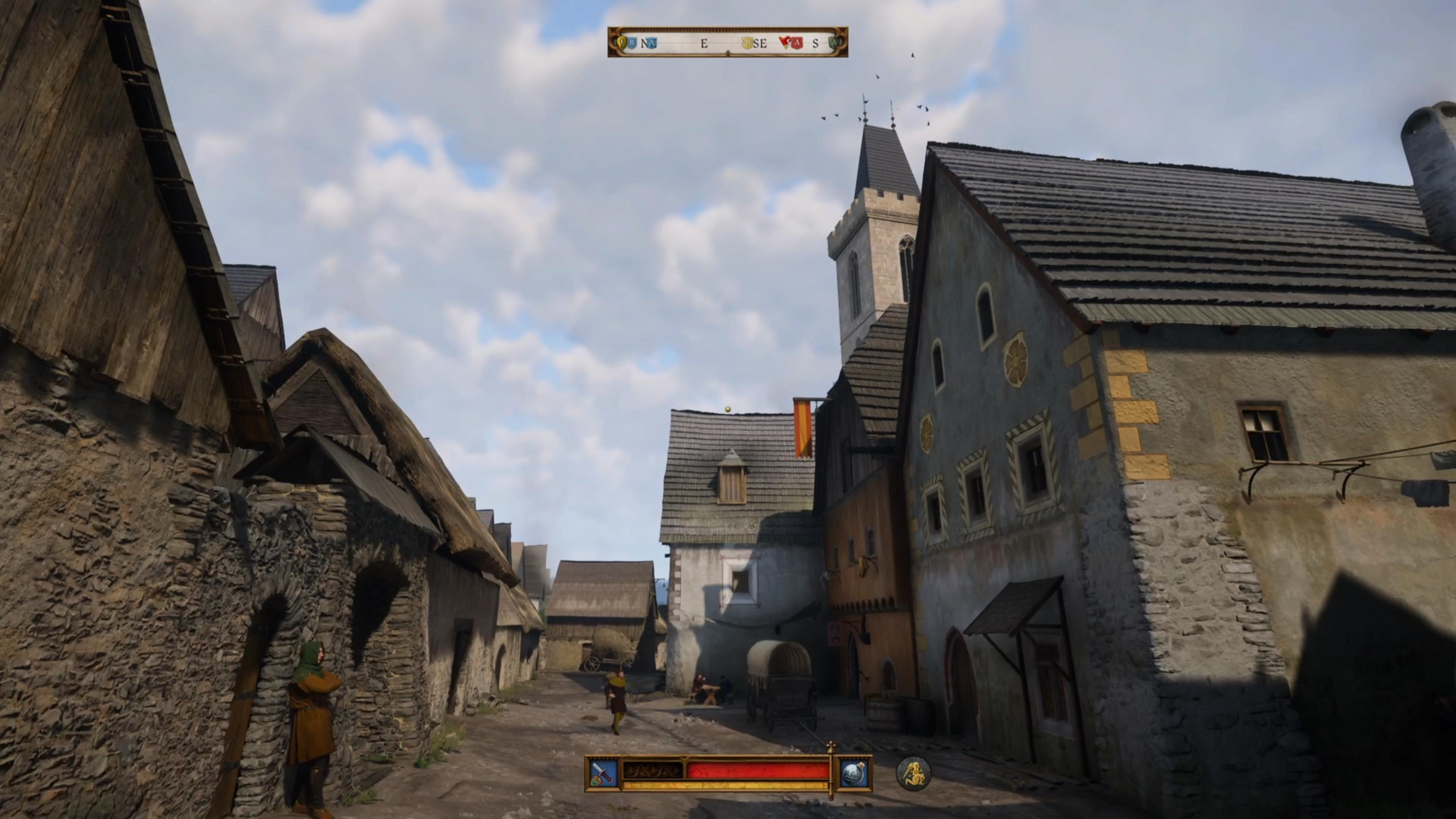Click the red banner marker on the compass
This screenshot has height=819, width=1456.
tap(784, 42)
